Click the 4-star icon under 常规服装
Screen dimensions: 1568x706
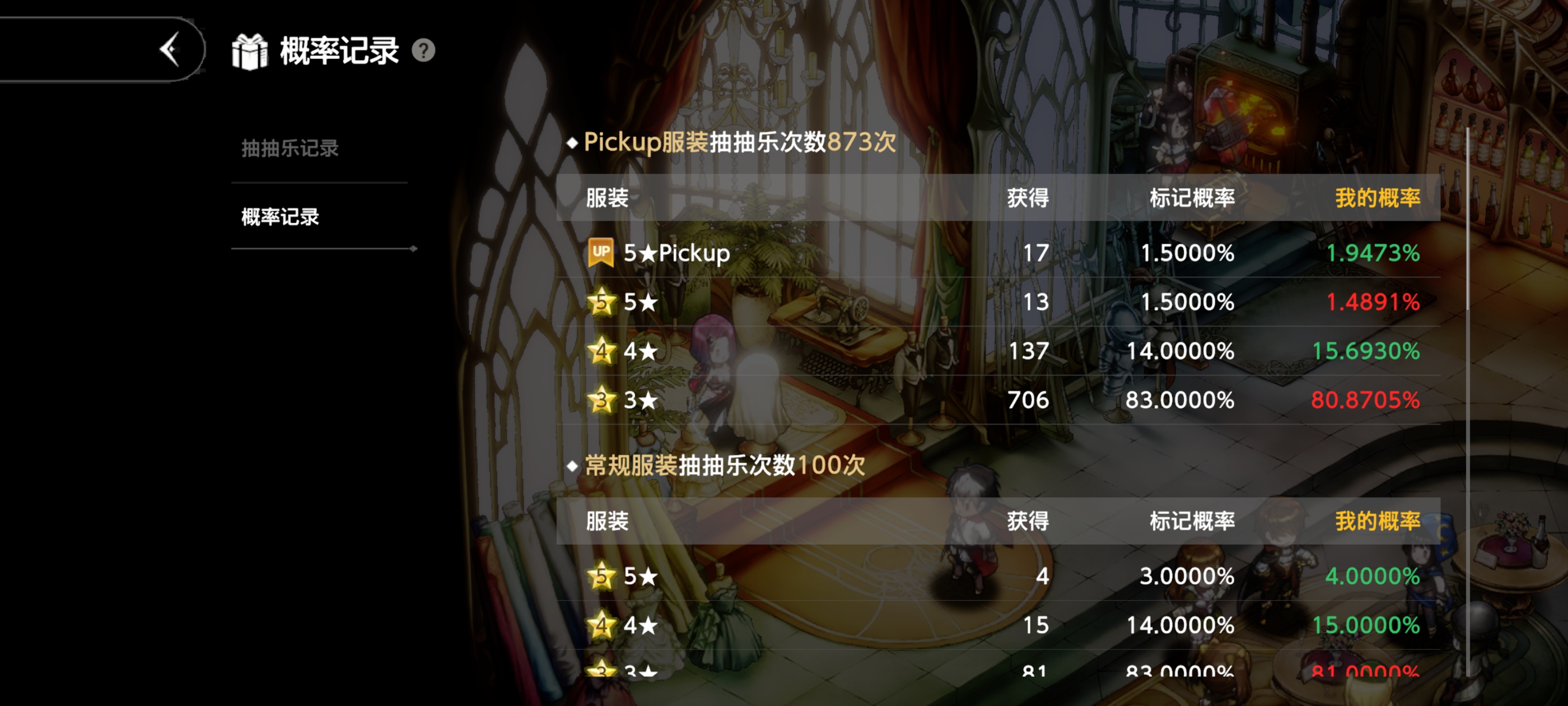(601, 624)
